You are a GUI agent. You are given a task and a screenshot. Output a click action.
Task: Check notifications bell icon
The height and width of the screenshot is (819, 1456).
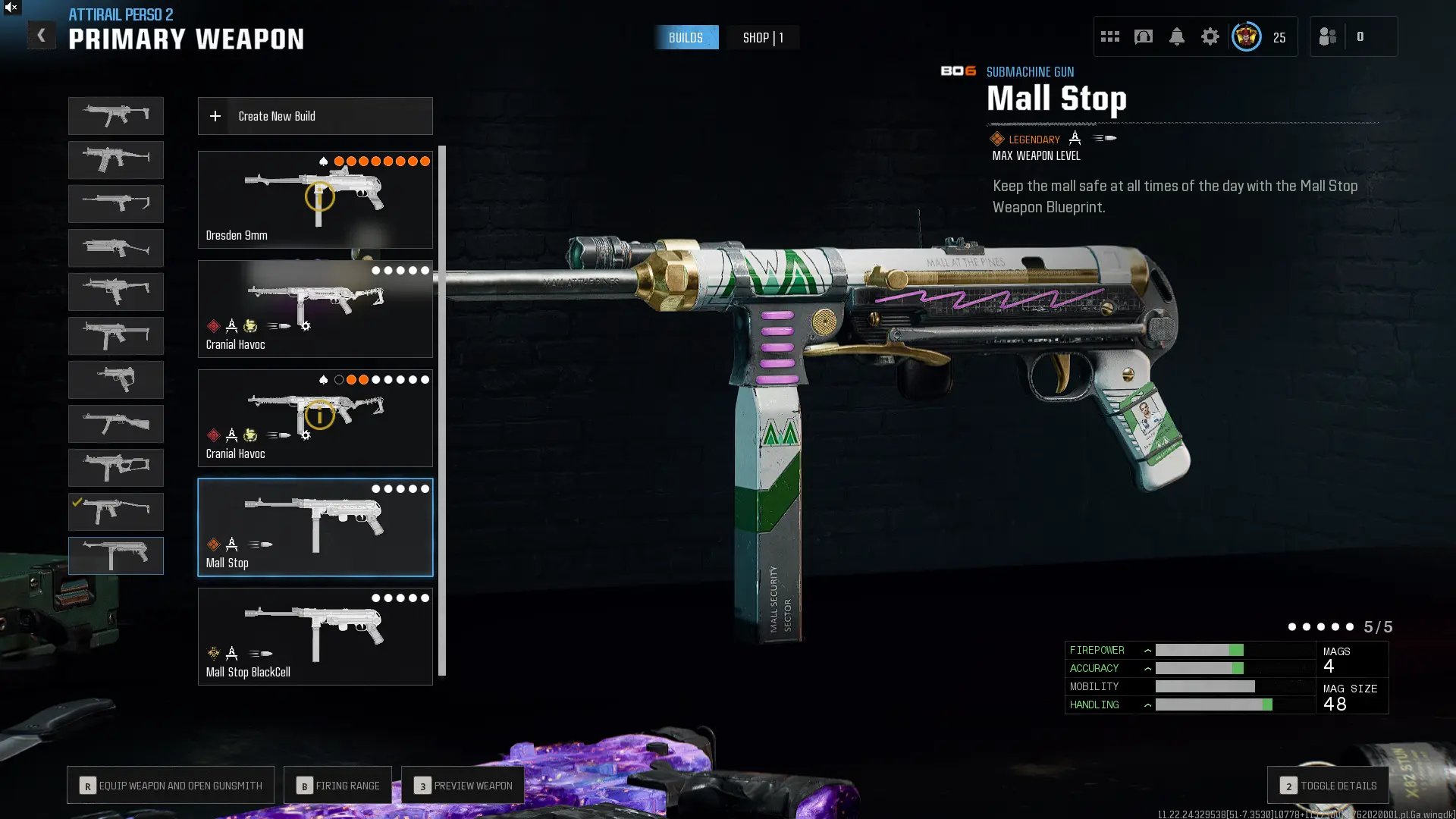[x=1176, y=36]
